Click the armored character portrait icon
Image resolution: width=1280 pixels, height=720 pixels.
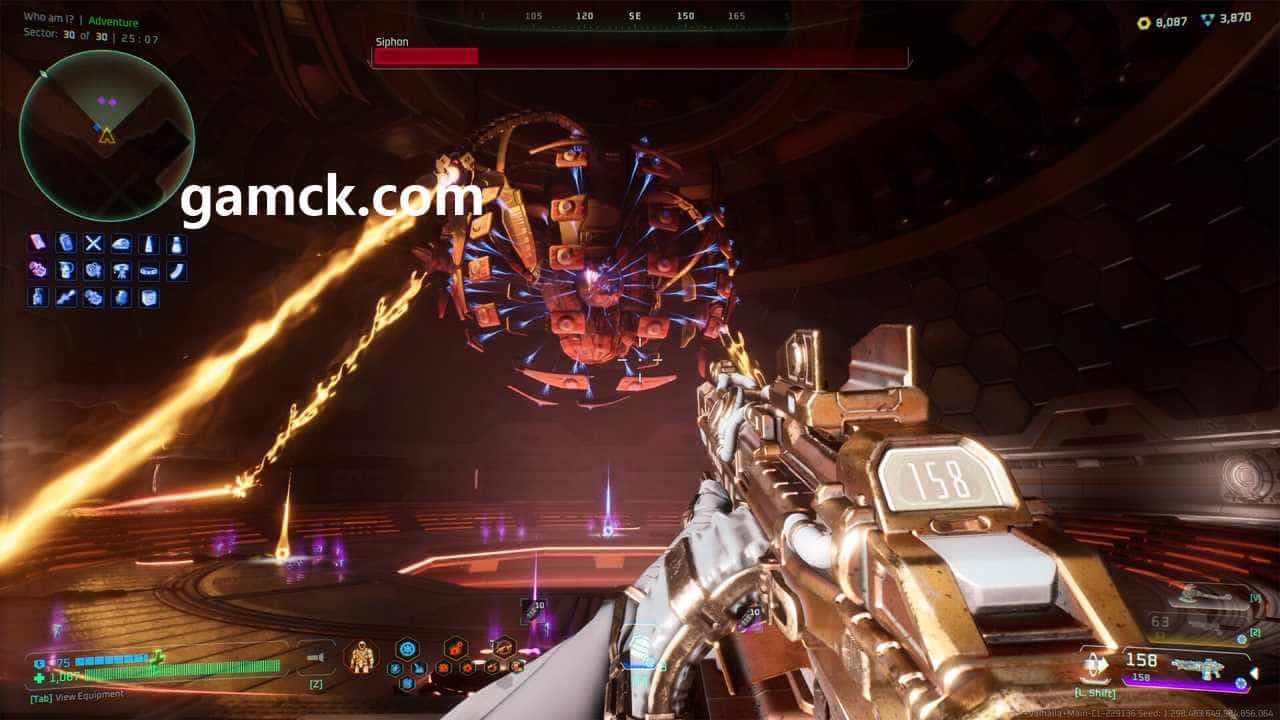361,657
